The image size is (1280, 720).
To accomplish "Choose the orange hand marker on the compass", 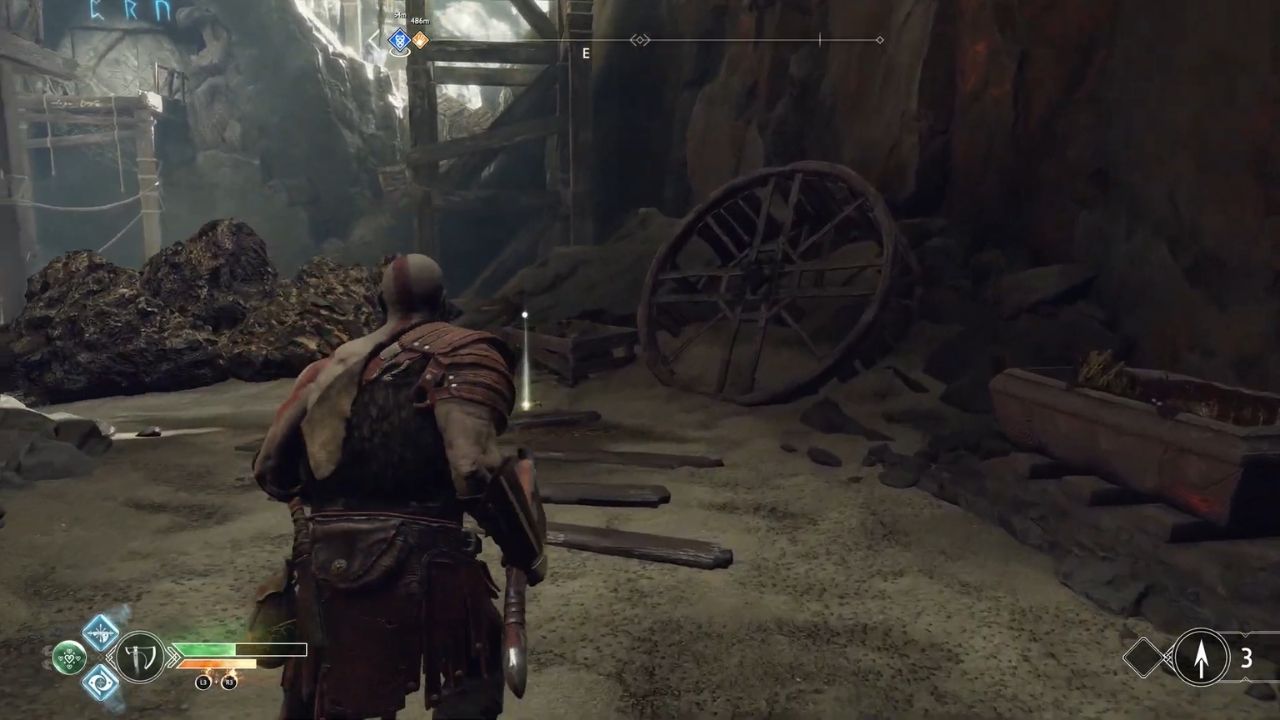I will 420,40.
